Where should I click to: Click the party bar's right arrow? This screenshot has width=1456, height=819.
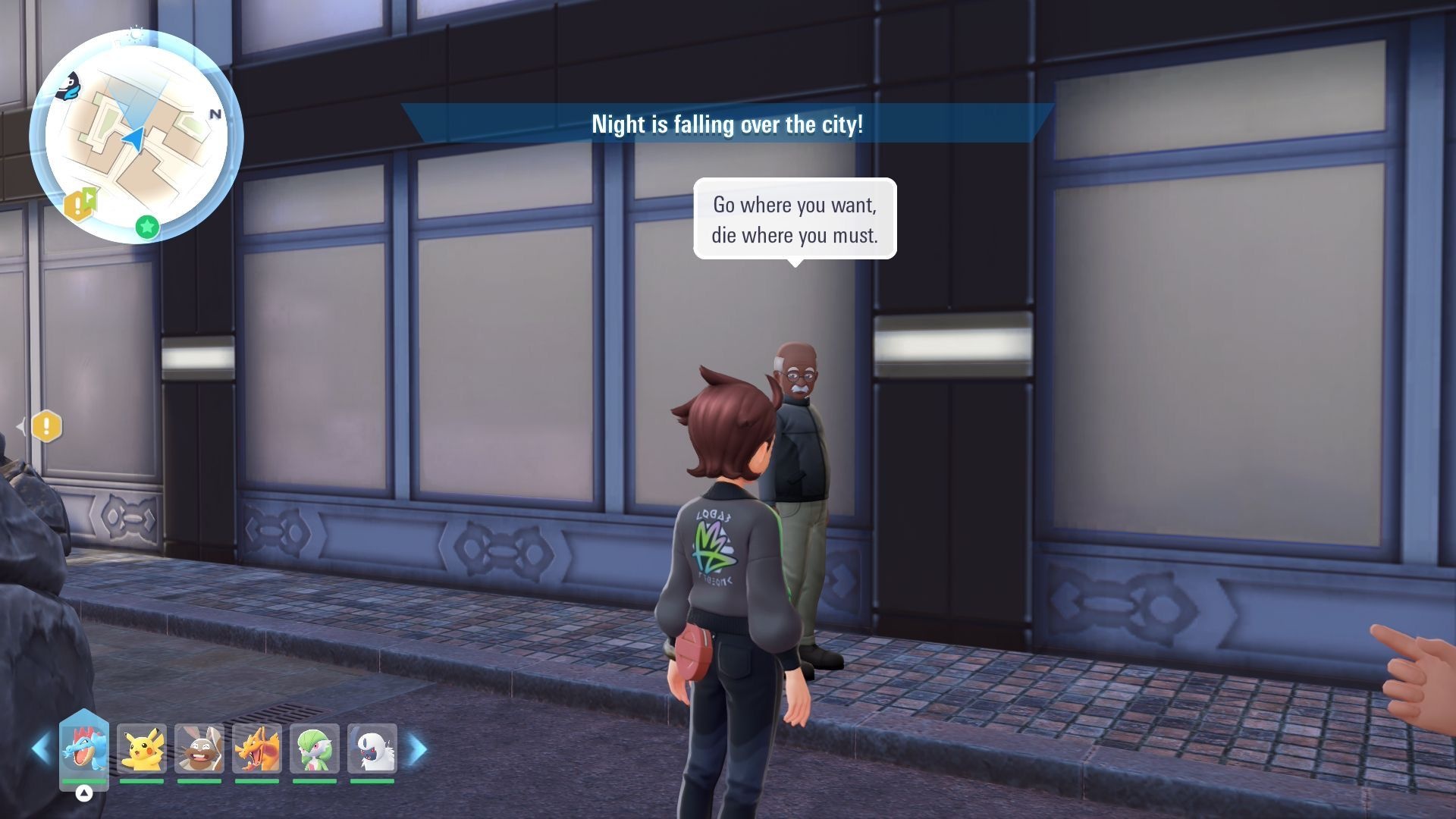[x=418, y=749]
